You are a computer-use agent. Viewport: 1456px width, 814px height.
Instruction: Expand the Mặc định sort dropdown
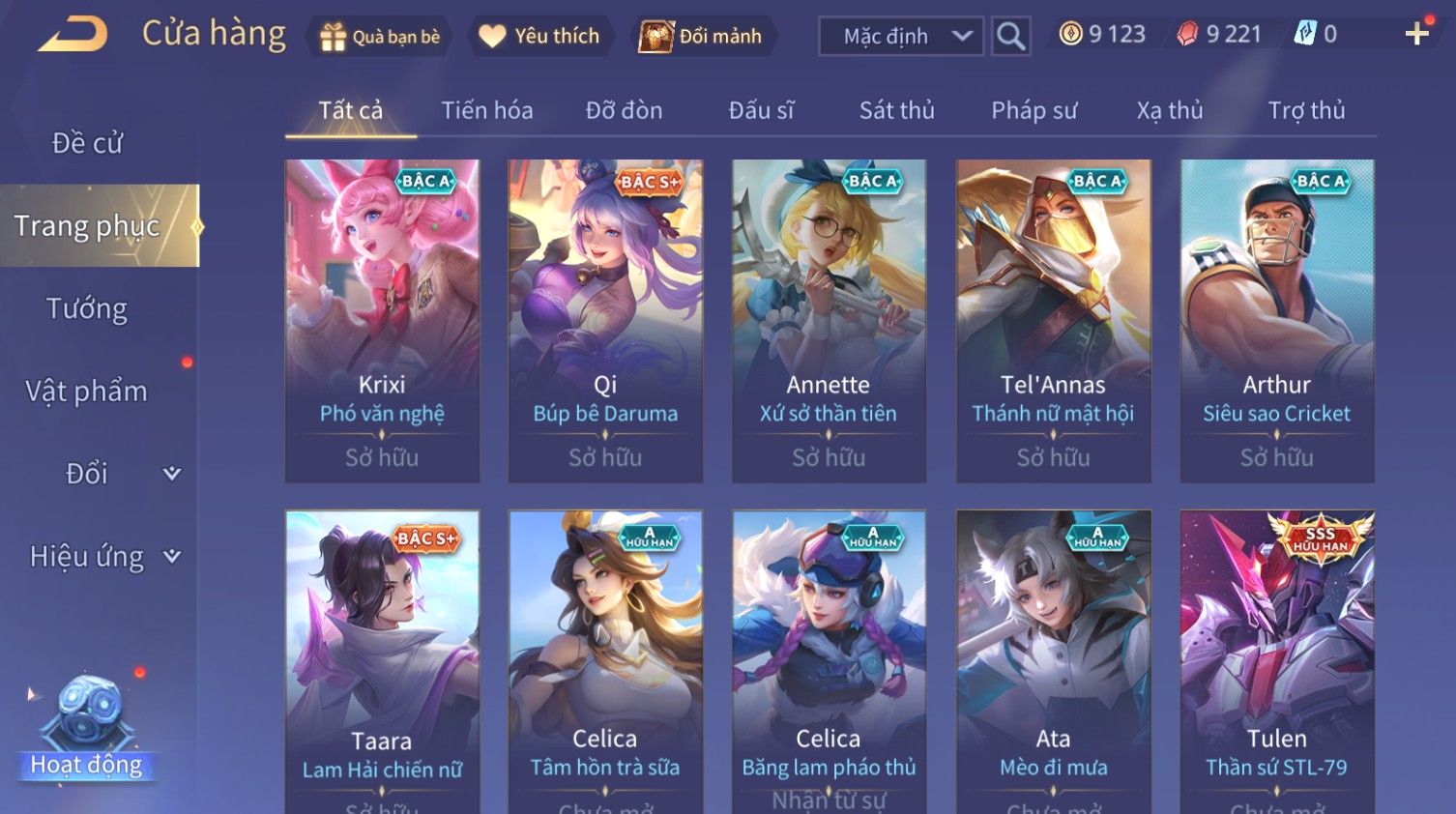(x=901, y=37)
